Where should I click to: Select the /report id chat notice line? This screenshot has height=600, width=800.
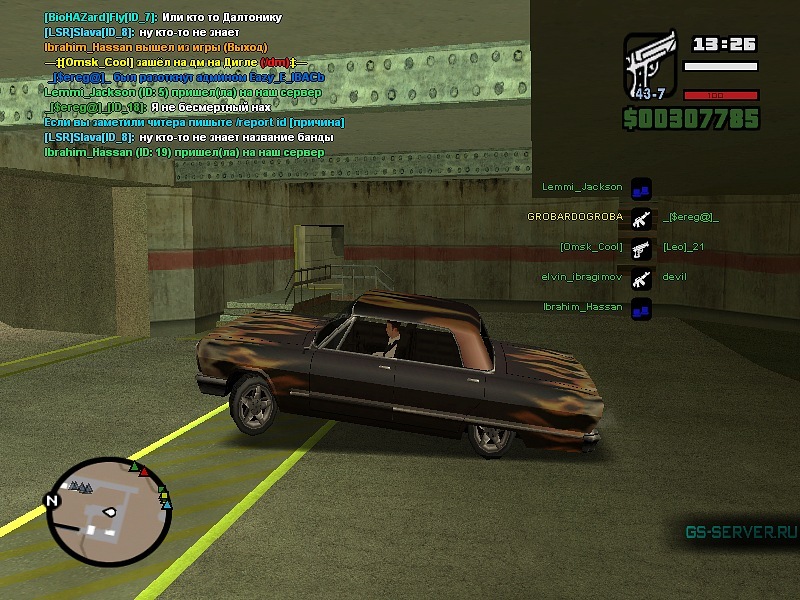tap(194, 122)
